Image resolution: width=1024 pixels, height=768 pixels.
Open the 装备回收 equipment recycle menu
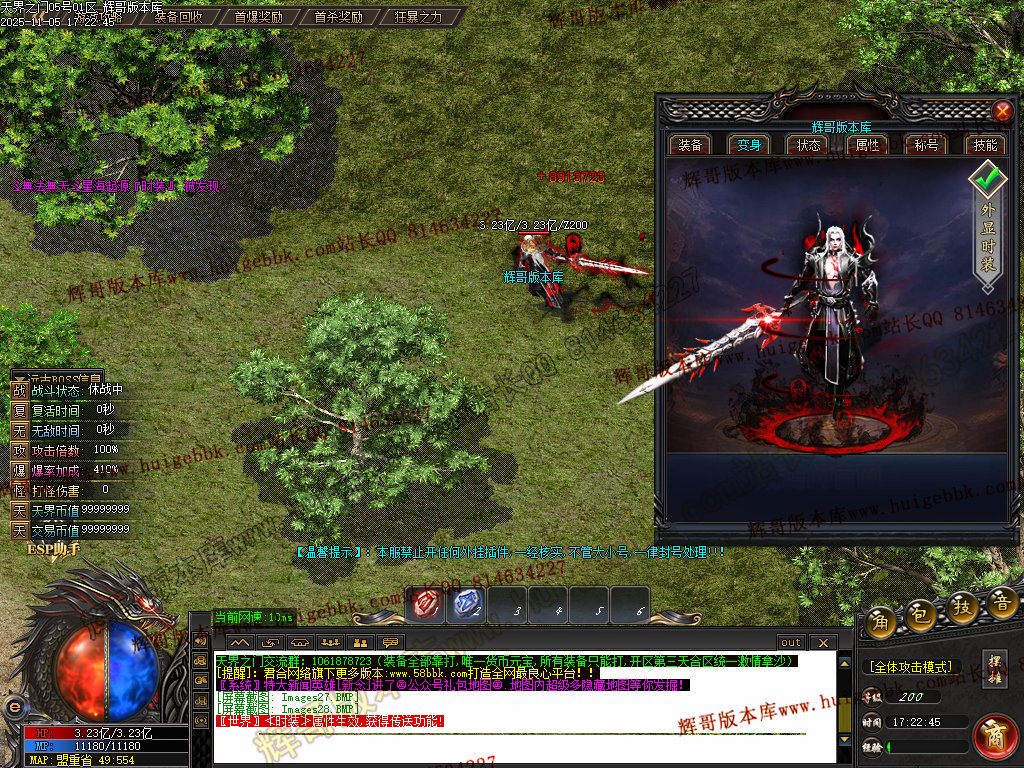tap(178, 17)
